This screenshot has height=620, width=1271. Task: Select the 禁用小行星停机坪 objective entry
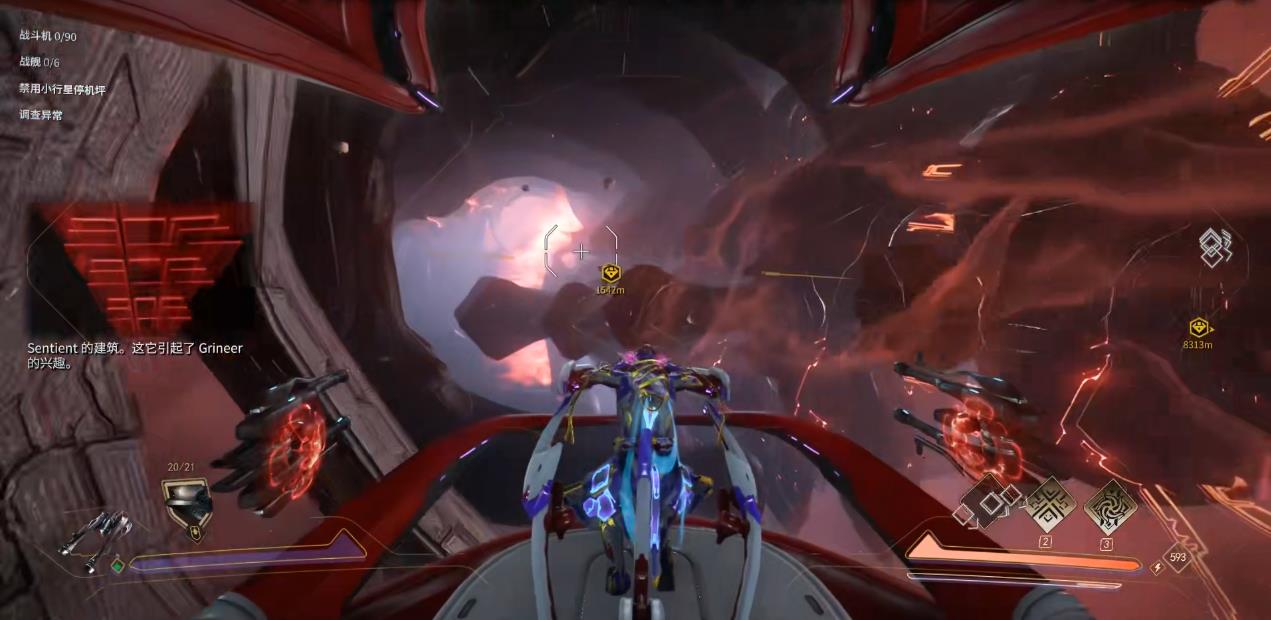62,89
